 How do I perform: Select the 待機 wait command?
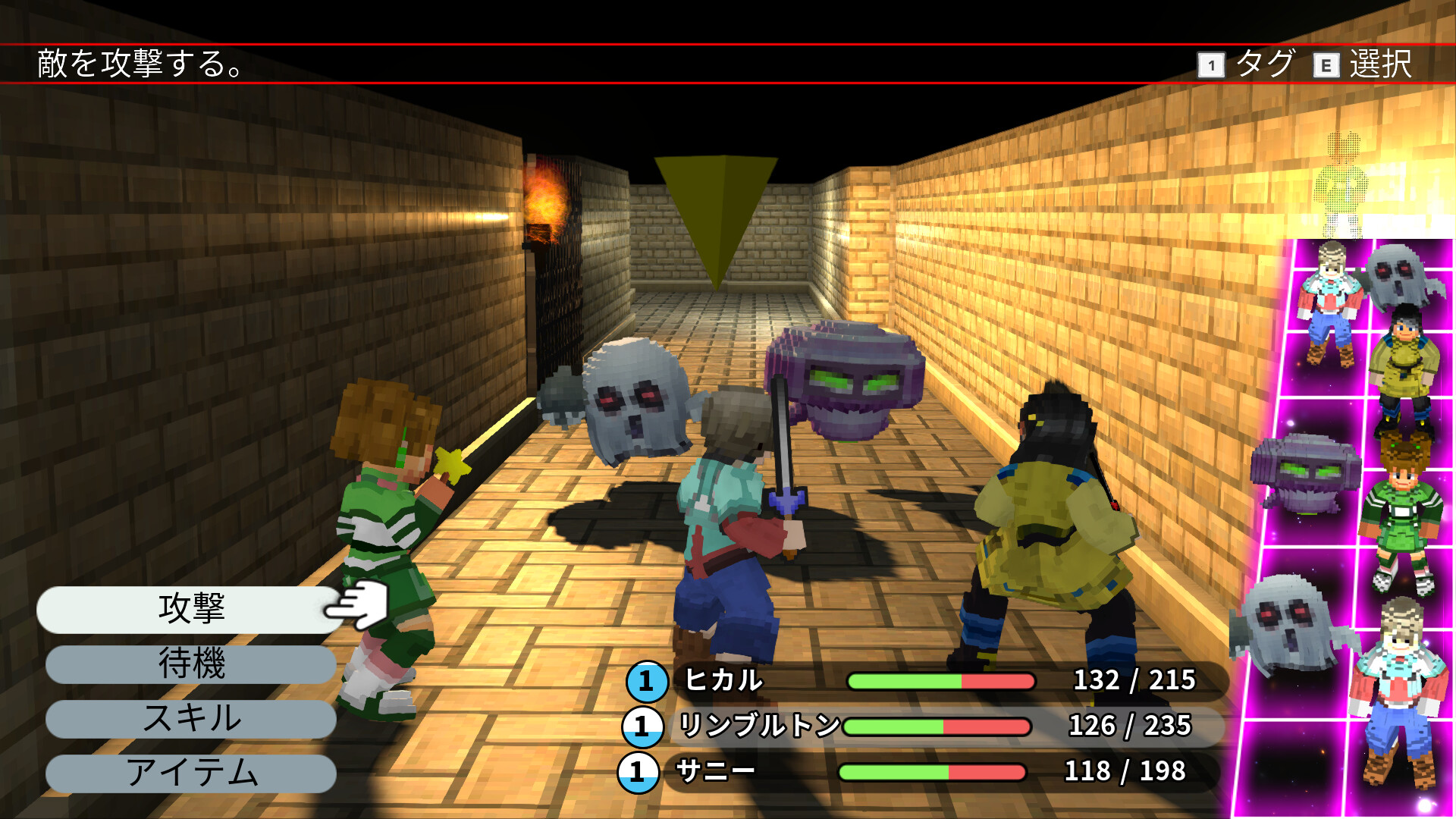pos(190,664)
